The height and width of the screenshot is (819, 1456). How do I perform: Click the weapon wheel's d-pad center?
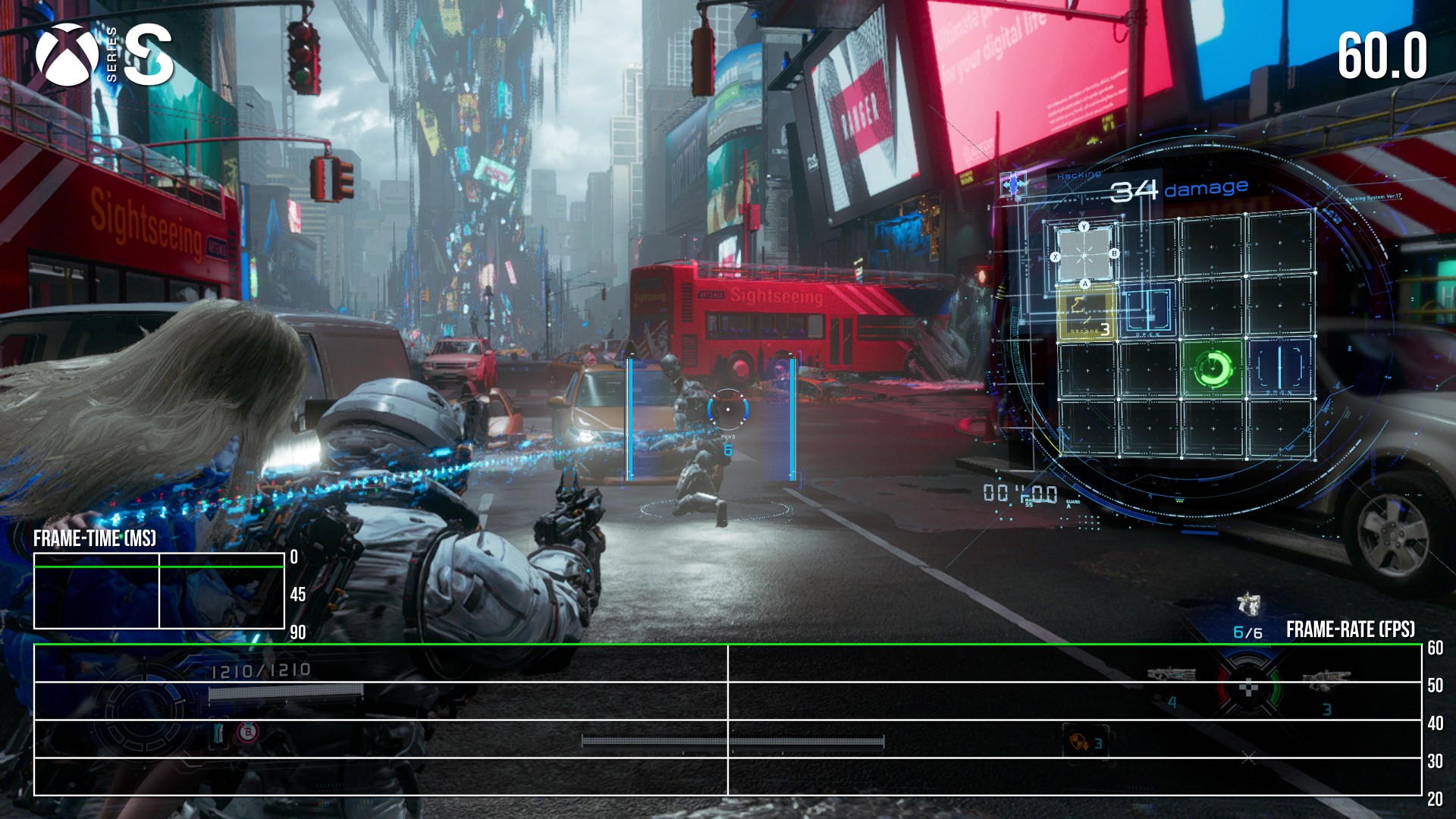pos(1248,689)
